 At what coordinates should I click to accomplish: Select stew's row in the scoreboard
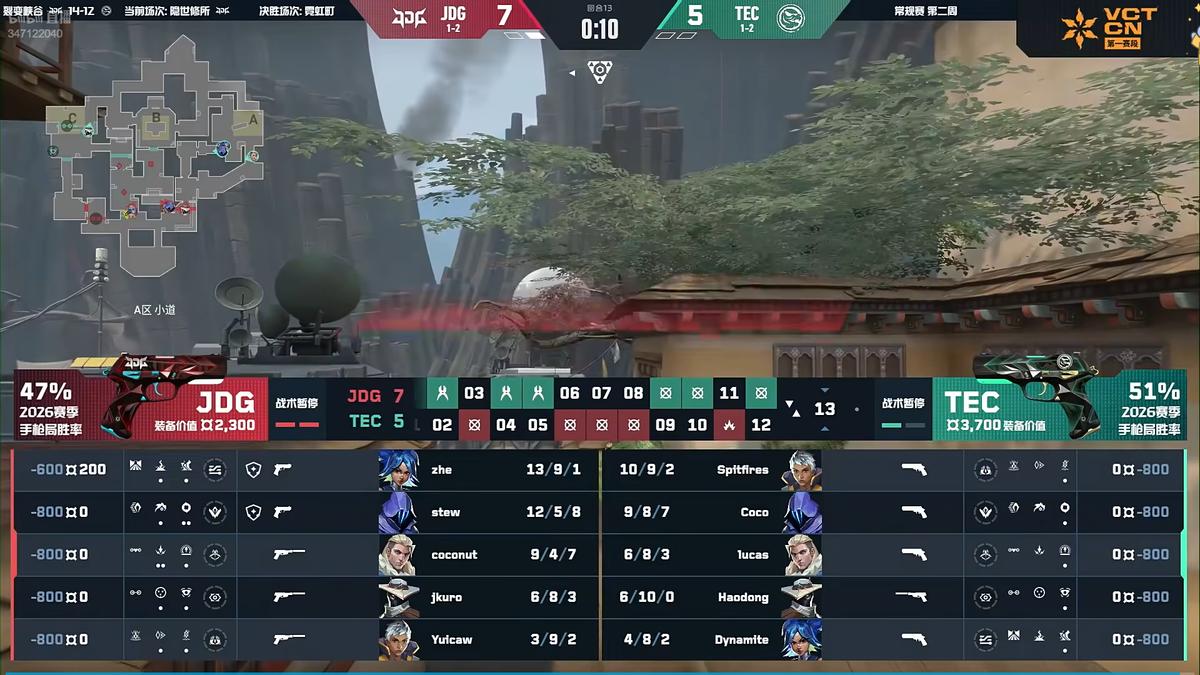click(x=446, y=512)
